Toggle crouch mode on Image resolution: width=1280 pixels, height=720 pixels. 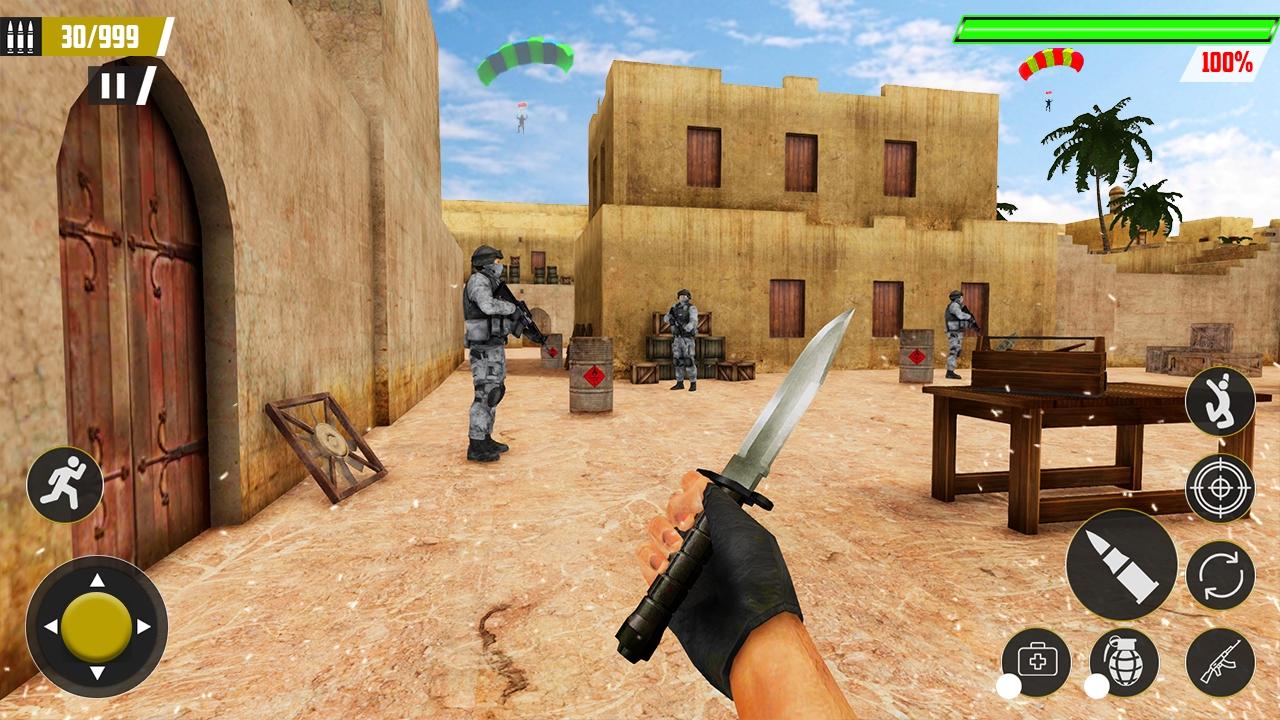click(1222, 403)
